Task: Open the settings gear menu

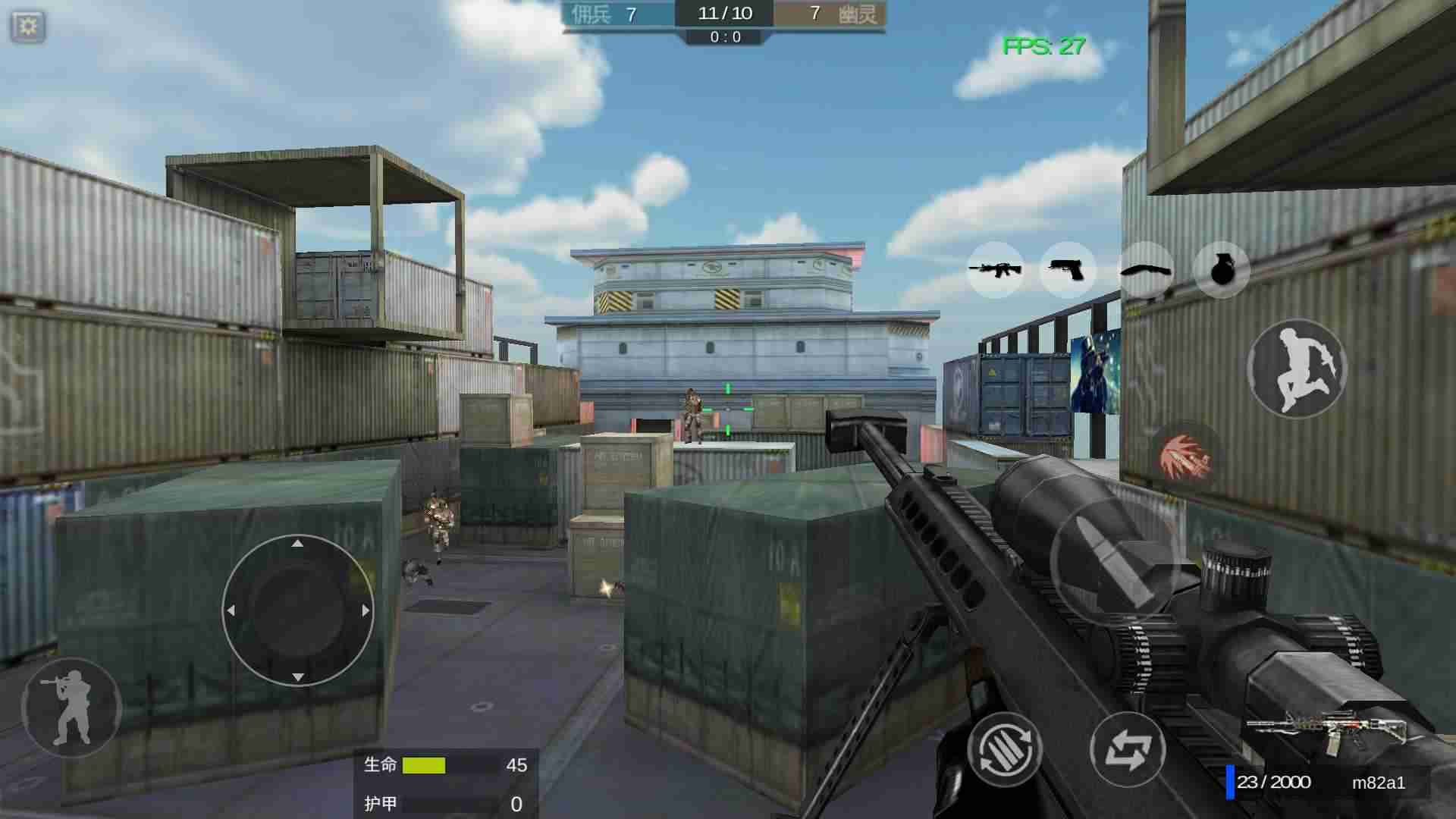Action: click(28, 27)
